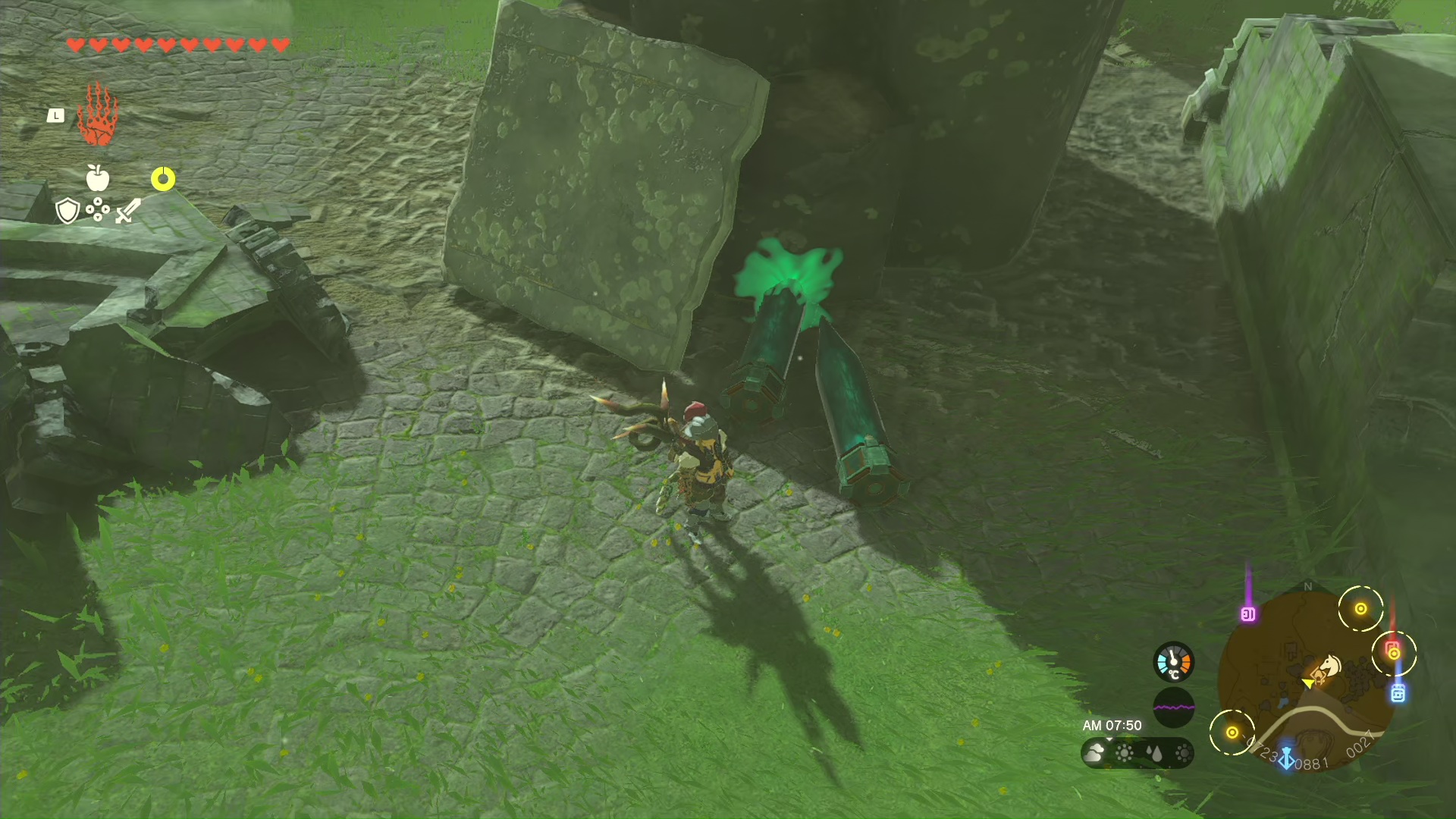Activate the red hand ability icon
This screenshot has height=819, width=1456.
tap(98, 115)
